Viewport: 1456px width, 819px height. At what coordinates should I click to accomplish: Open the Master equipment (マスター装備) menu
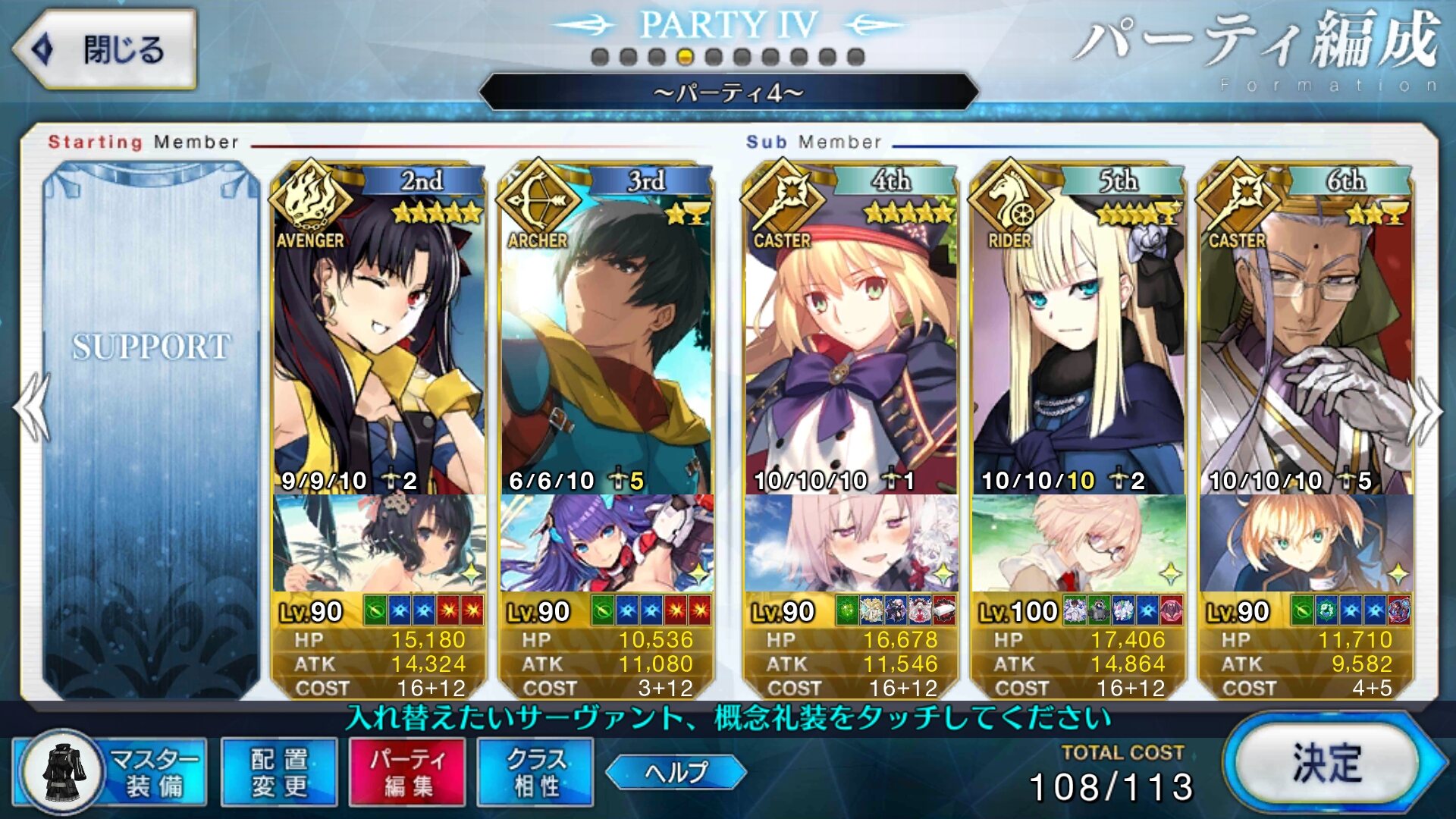pyautogui.click(x=111, y=772)
